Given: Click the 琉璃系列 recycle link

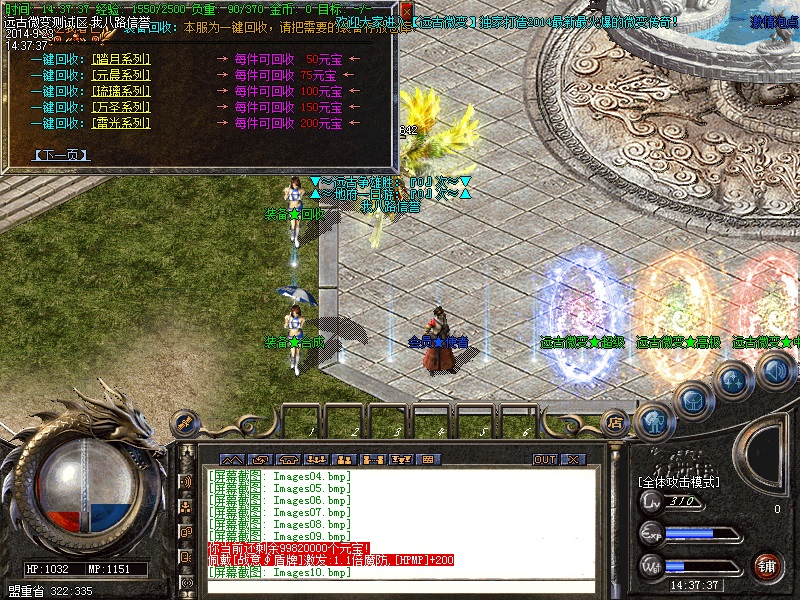Looking at the screenshot, I should [120, 91].
